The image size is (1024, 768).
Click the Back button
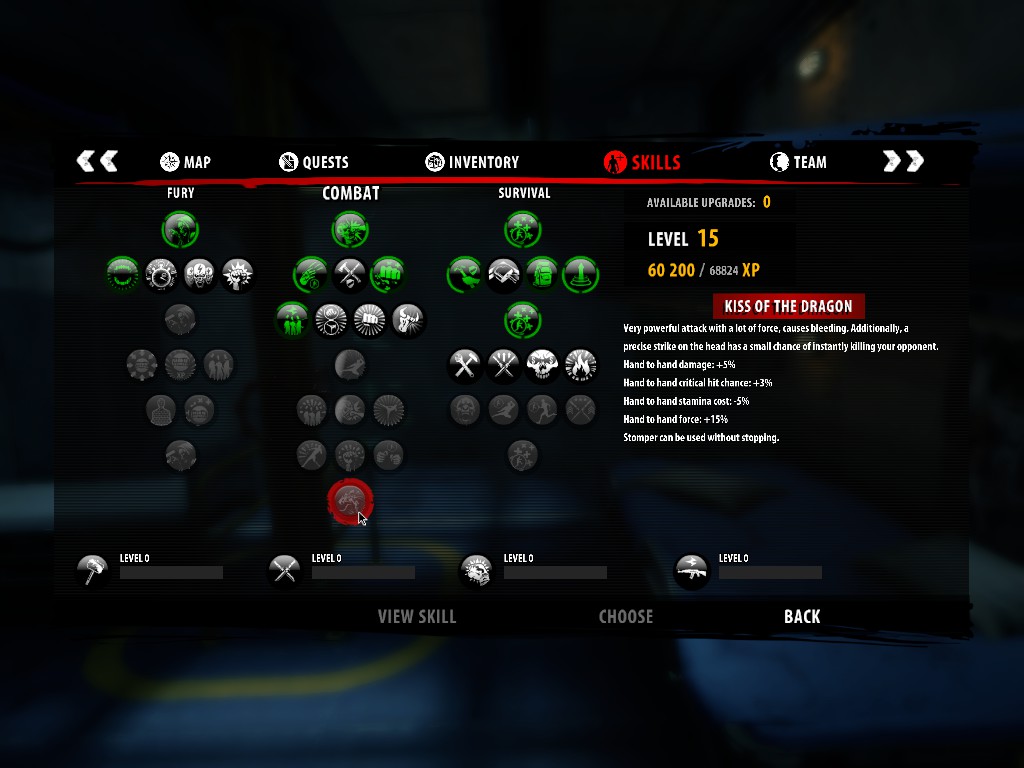tap(802, 617)
